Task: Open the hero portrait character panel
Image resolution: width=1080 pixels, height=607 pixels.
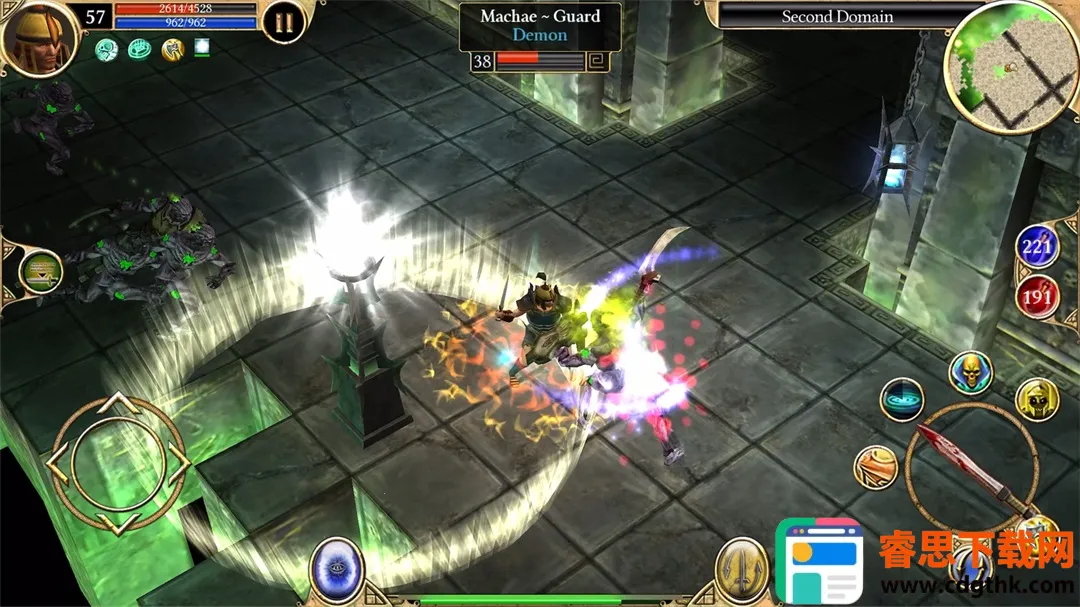Action: 38,37
